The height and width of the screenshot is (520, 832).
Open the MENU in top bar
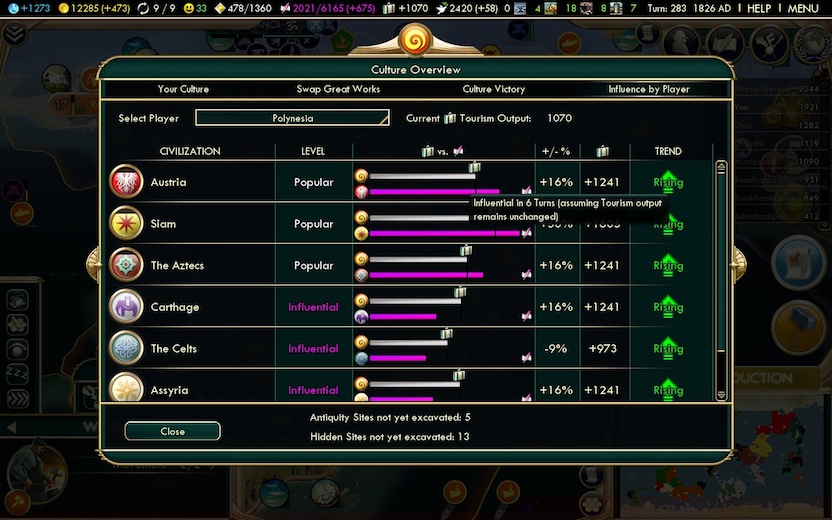click(x=803, y=8)
